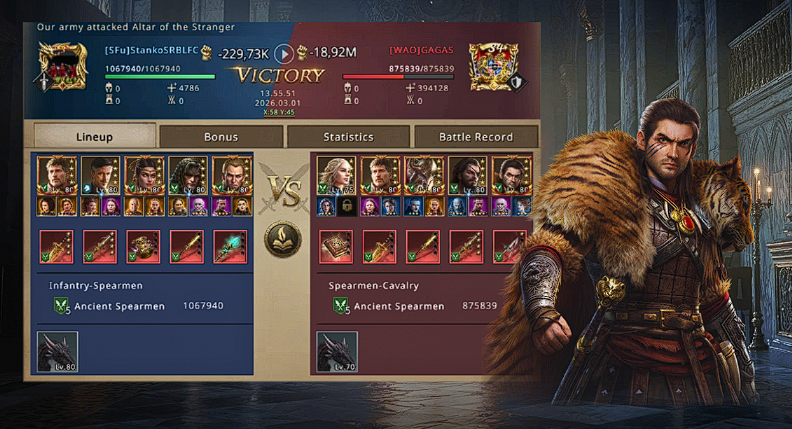This screenshot has width=792, height=429.
Task: Inspect the defender's red spellbook equipment
Action: (x=336, y=245)
